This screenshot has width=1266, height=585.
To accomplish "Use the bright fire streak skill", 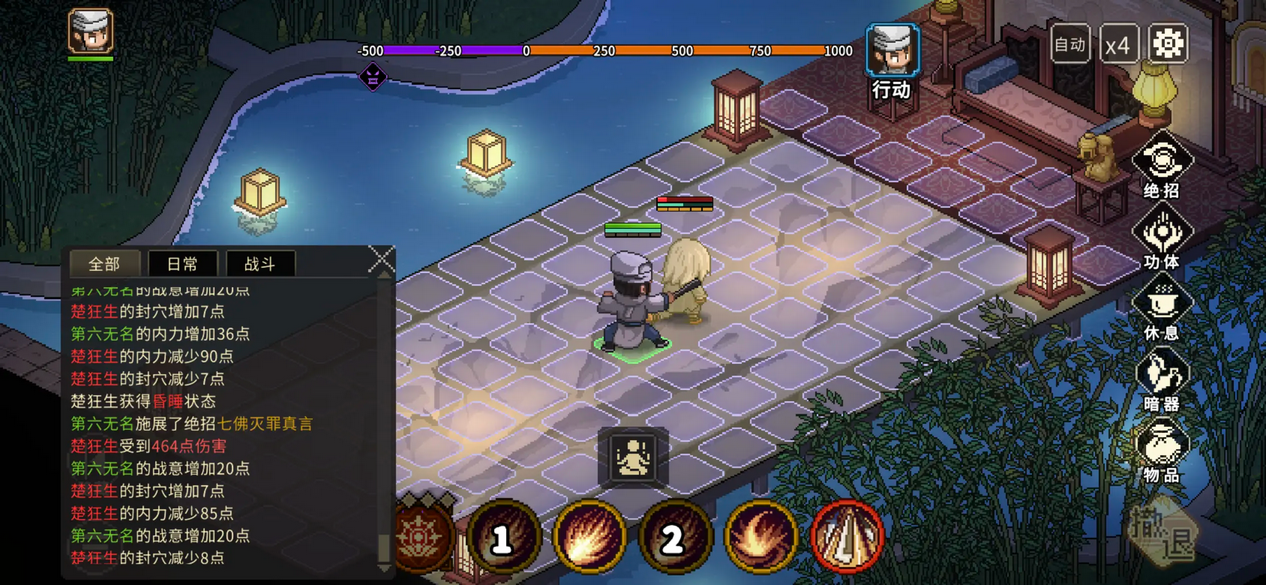I will [x=590, y=538].
